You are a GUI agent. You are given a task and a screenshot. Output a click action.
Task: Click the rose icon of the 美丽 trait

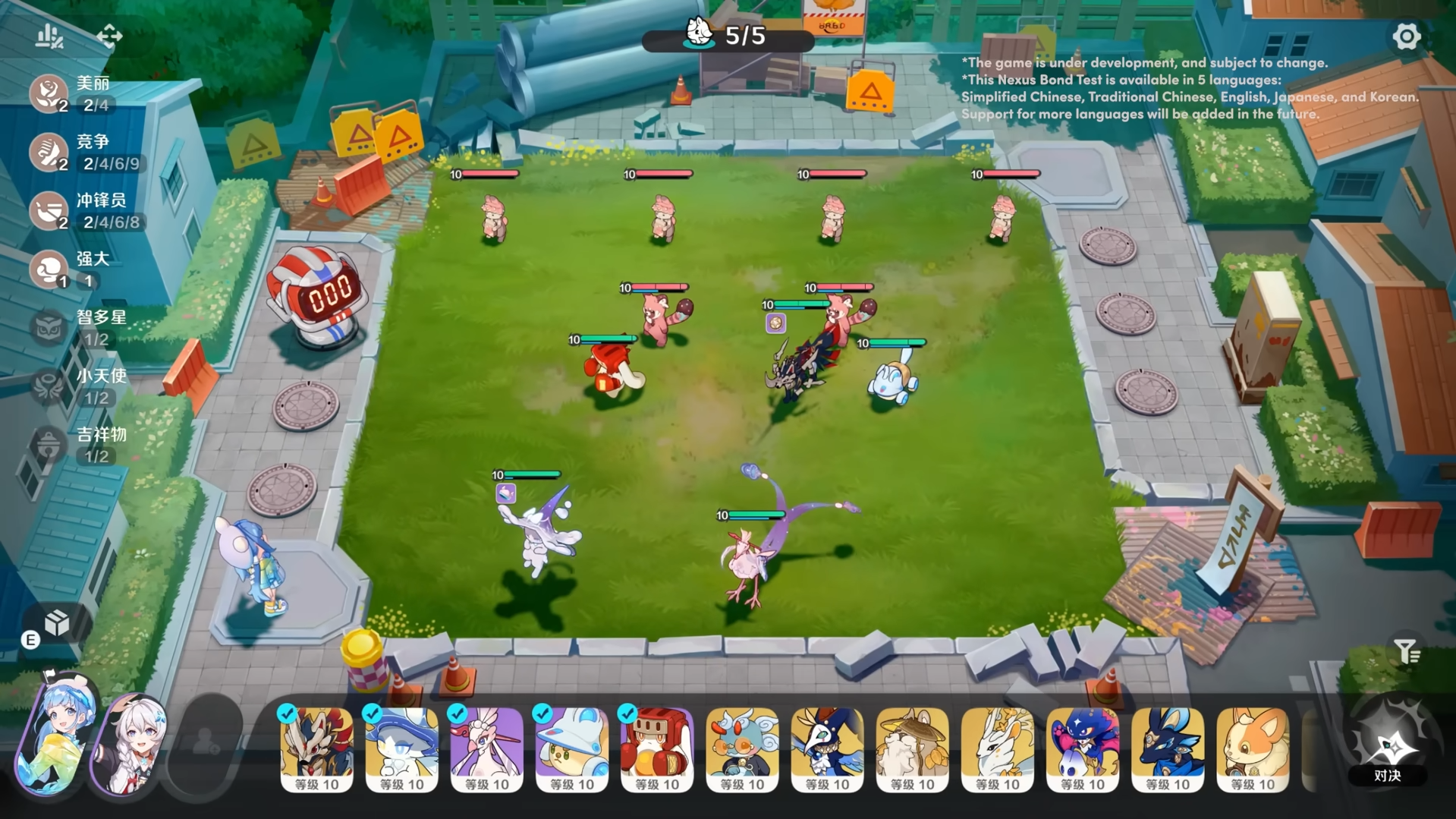pyautogui.click(x=48, y=94)
